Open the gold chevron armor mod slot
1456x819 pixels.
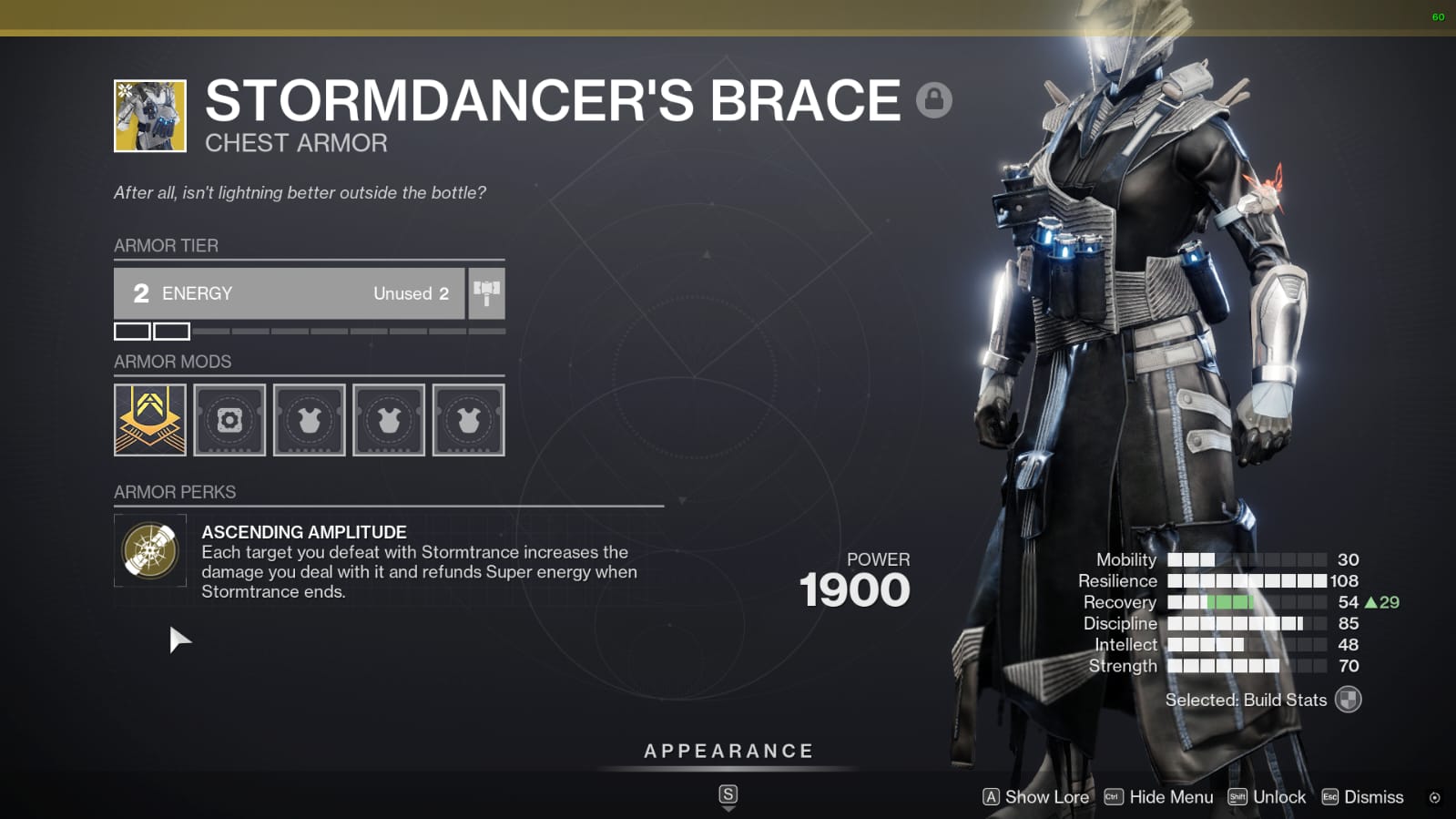point(150,420)
